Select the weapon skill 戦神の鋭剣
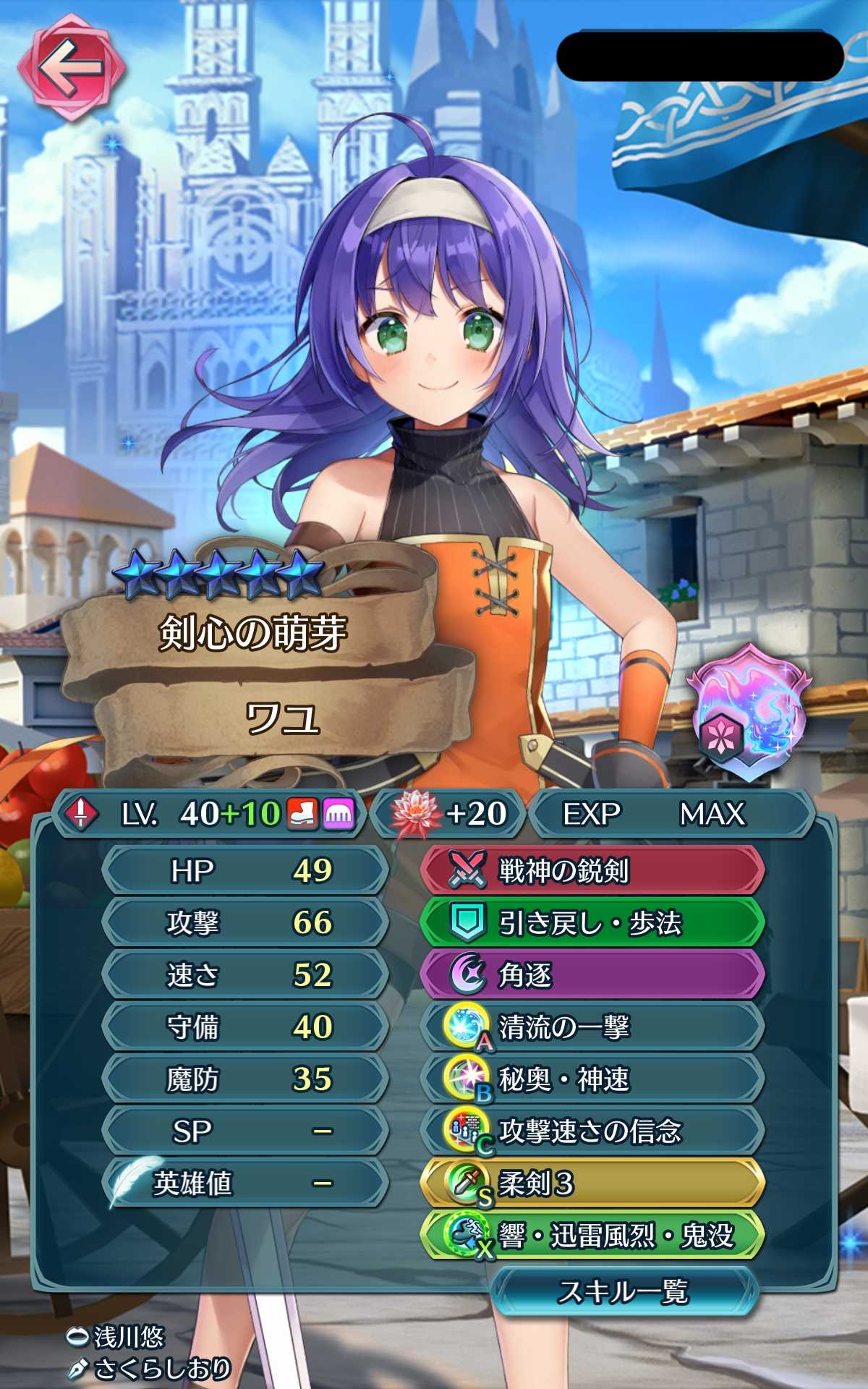Viewport: 868px width, 1389px height. coord(592,870)
